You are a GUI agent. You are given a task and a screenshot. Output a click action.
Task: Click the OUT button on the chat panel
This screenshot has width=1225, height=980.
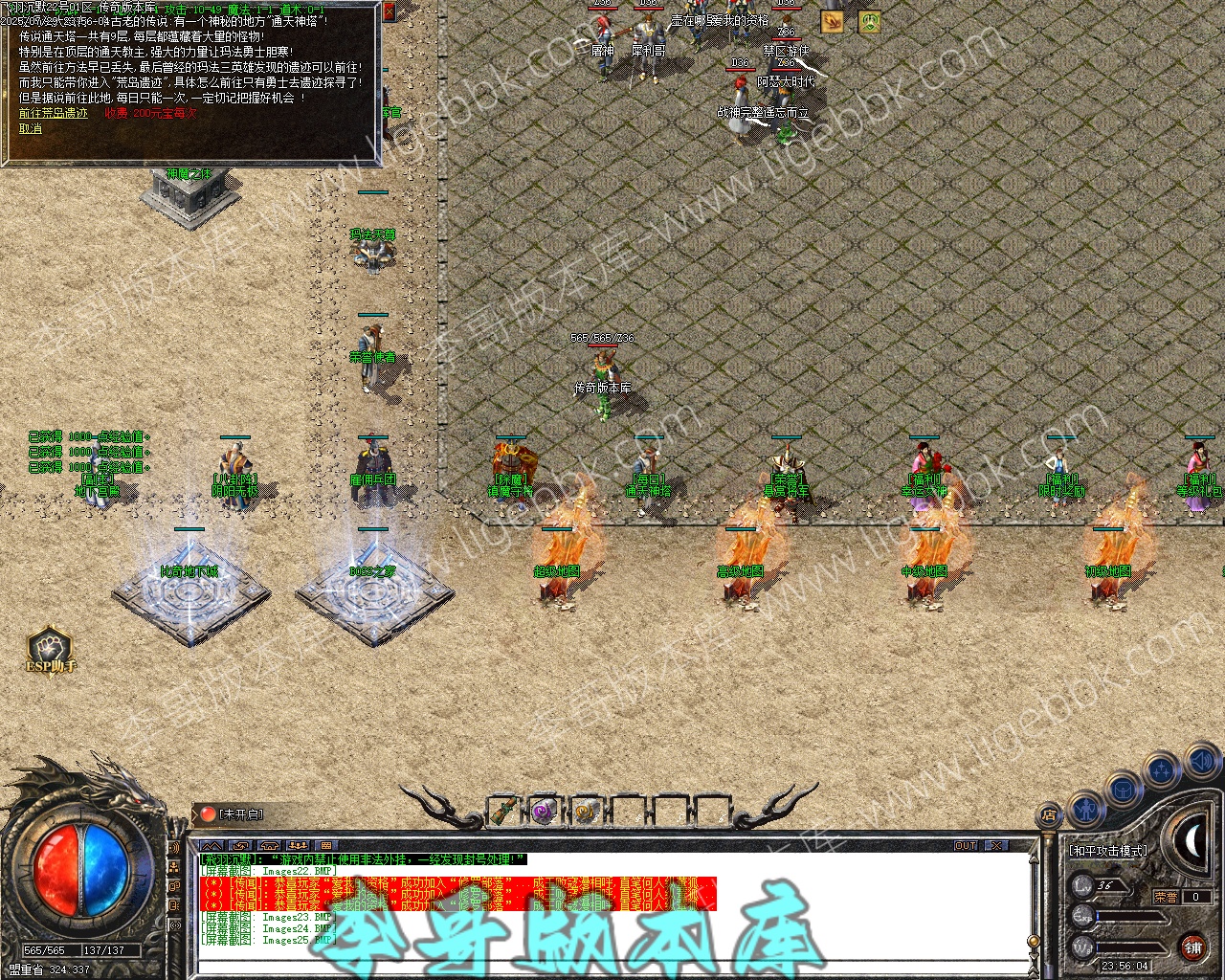pos(966,846)
